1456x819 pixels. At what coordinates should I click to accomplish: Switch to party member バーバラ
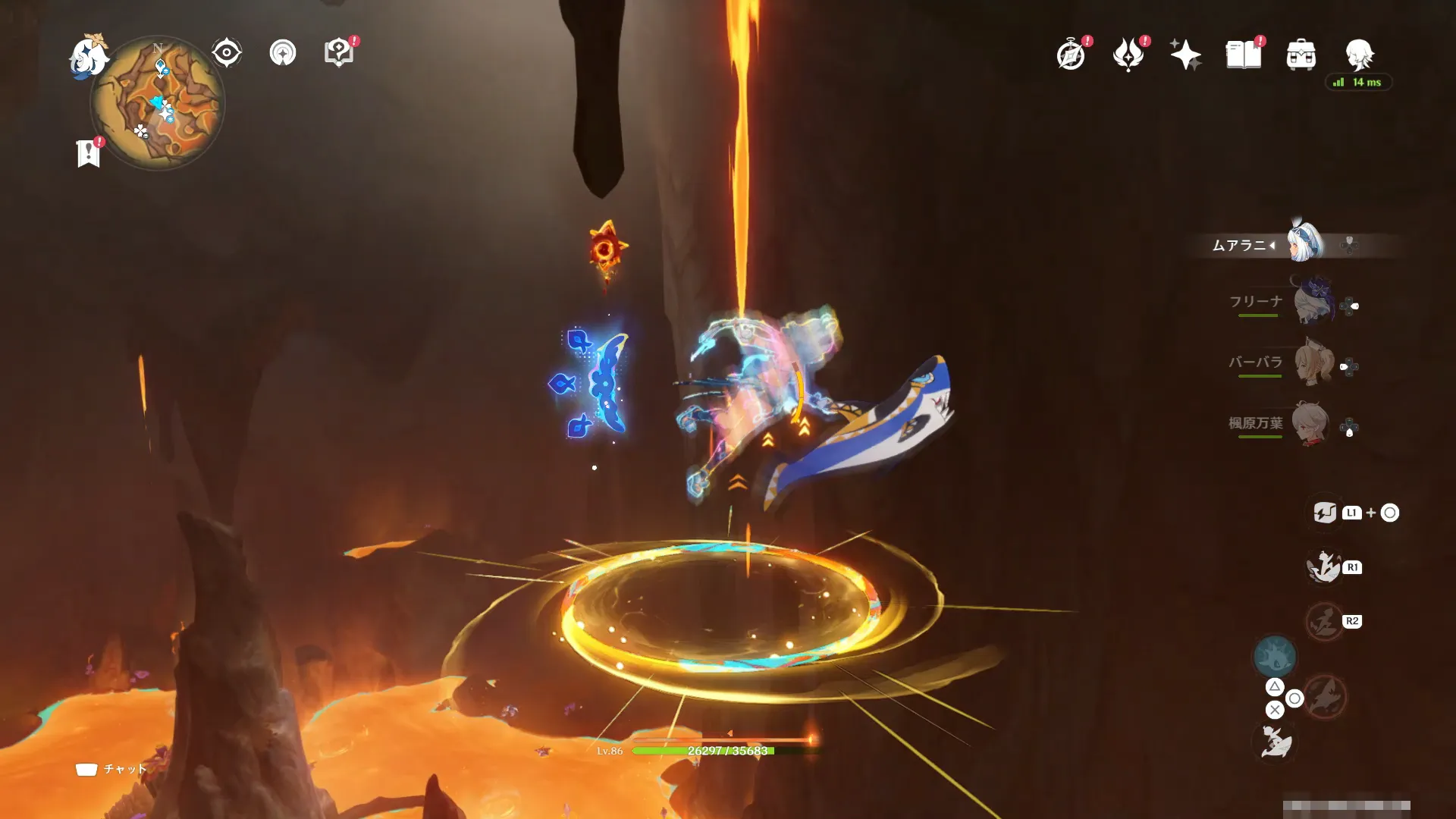1312,362
